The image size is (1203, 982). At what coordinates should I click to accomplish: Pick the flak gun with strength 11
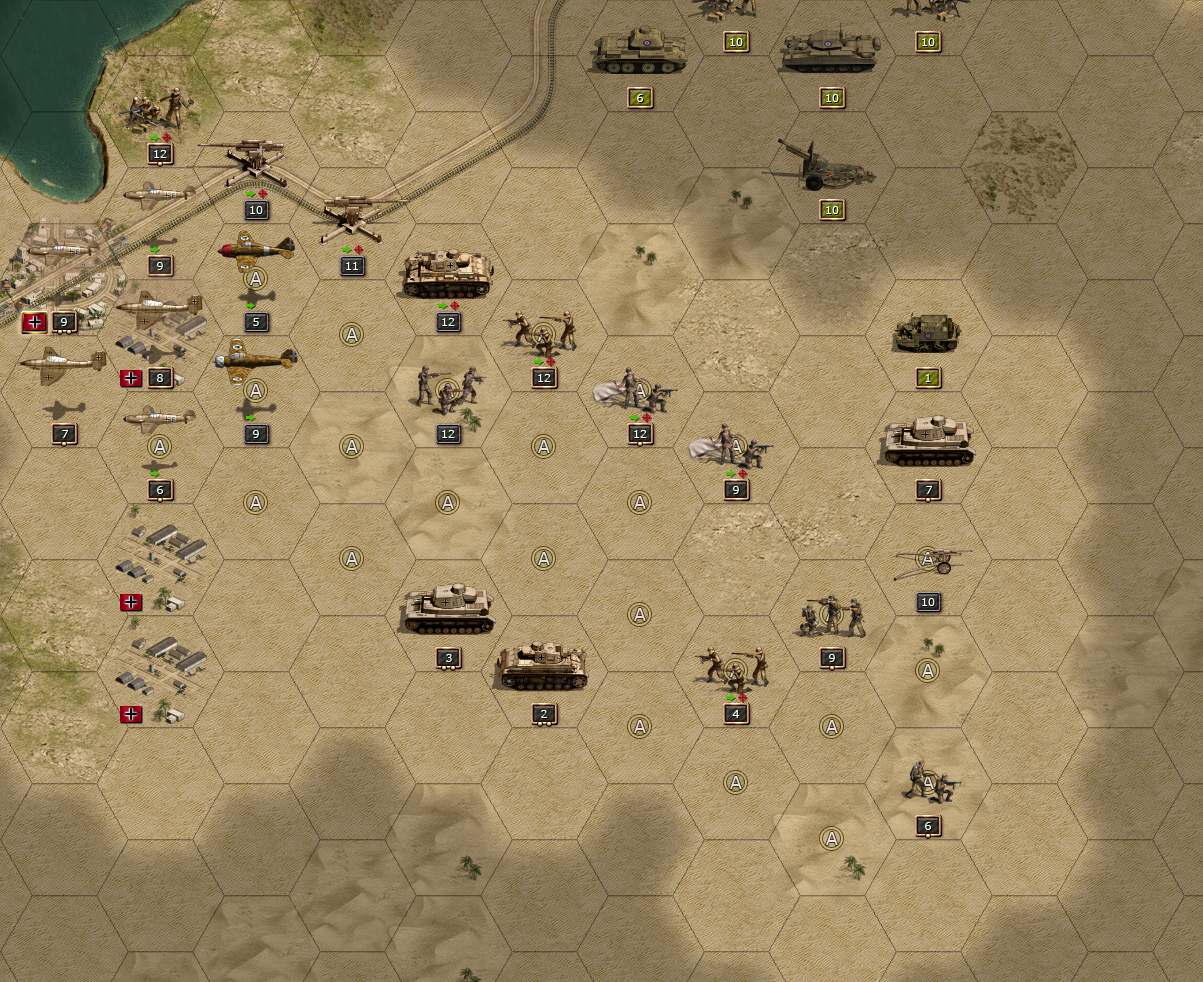352,220
